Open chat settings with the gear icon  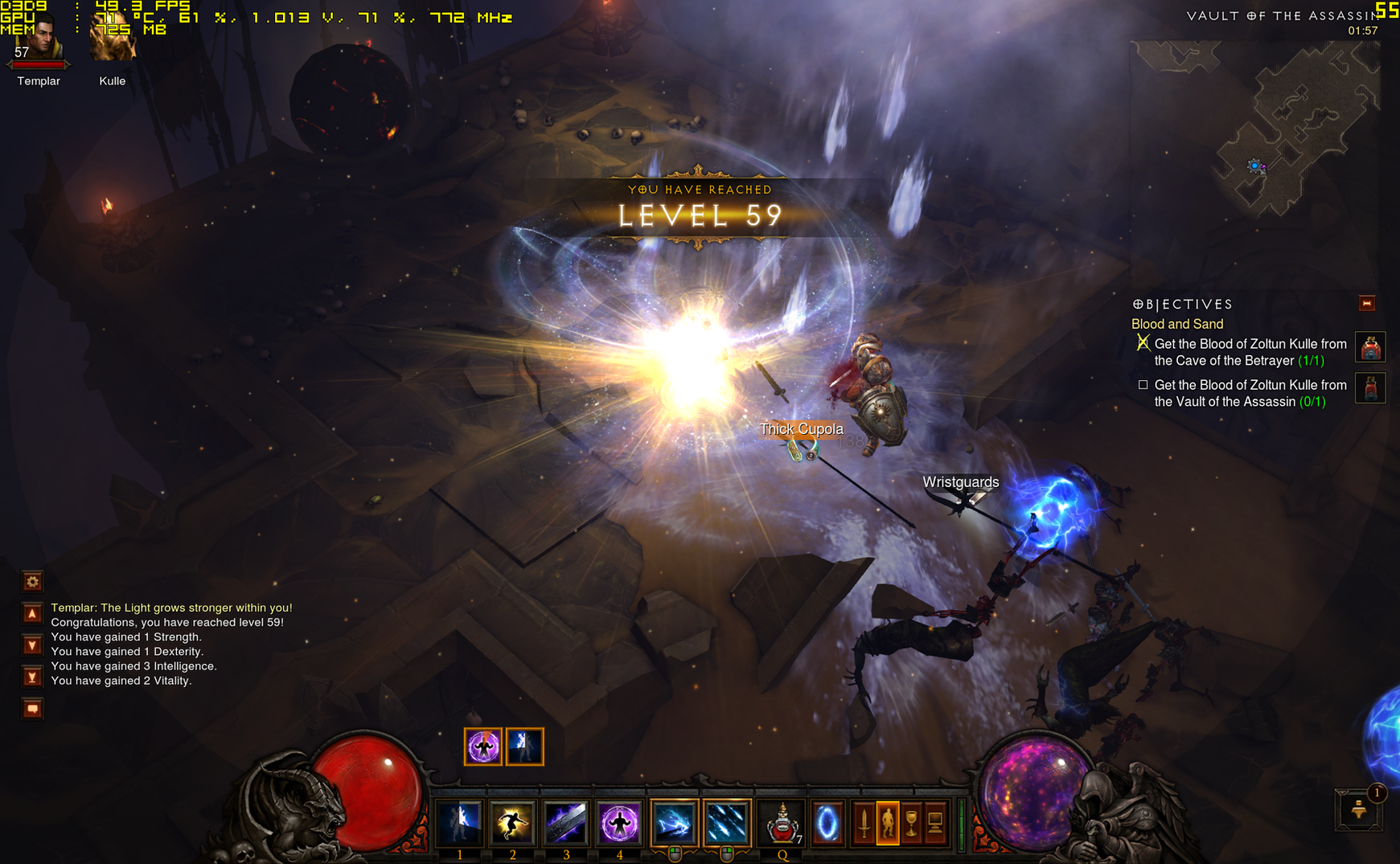[x=31, y=581]
